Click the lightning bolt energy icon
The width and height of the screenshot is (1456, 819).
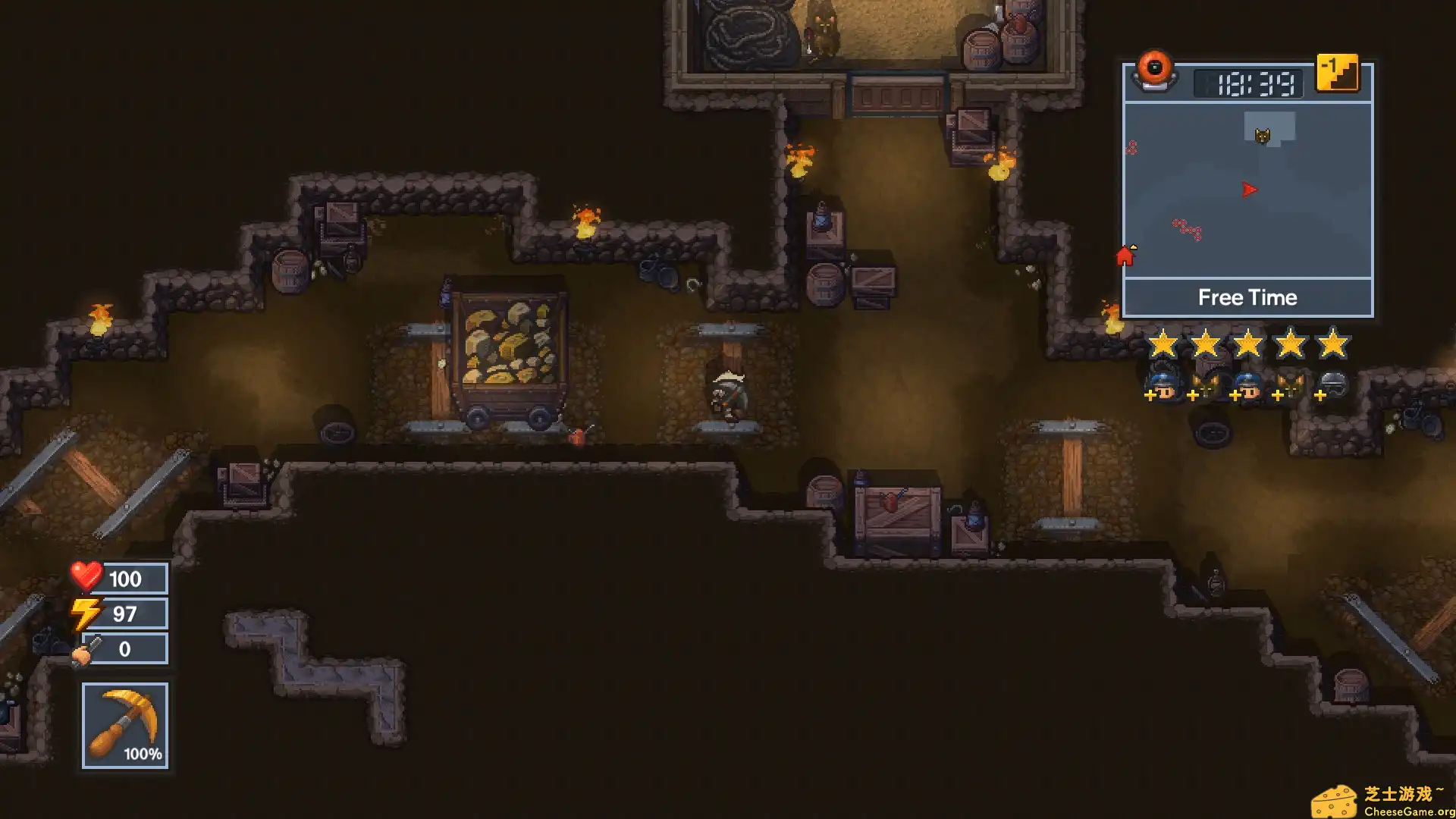tap(86, 613)
